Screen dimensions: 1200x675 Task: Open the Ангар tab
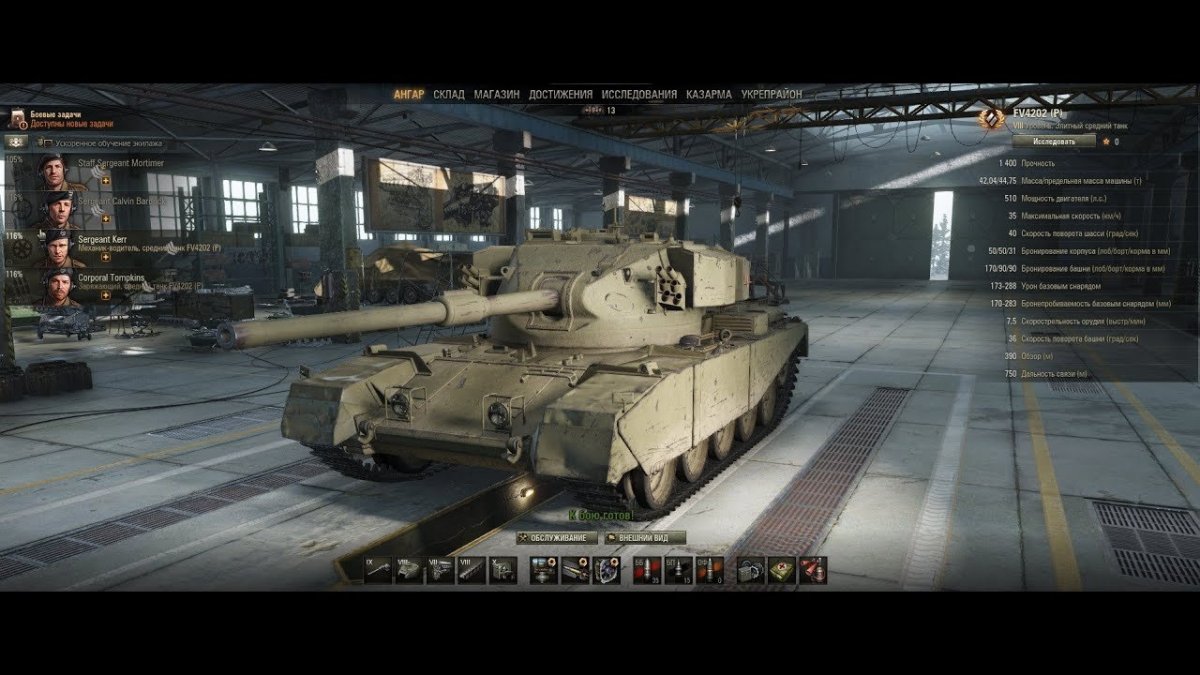409,94
